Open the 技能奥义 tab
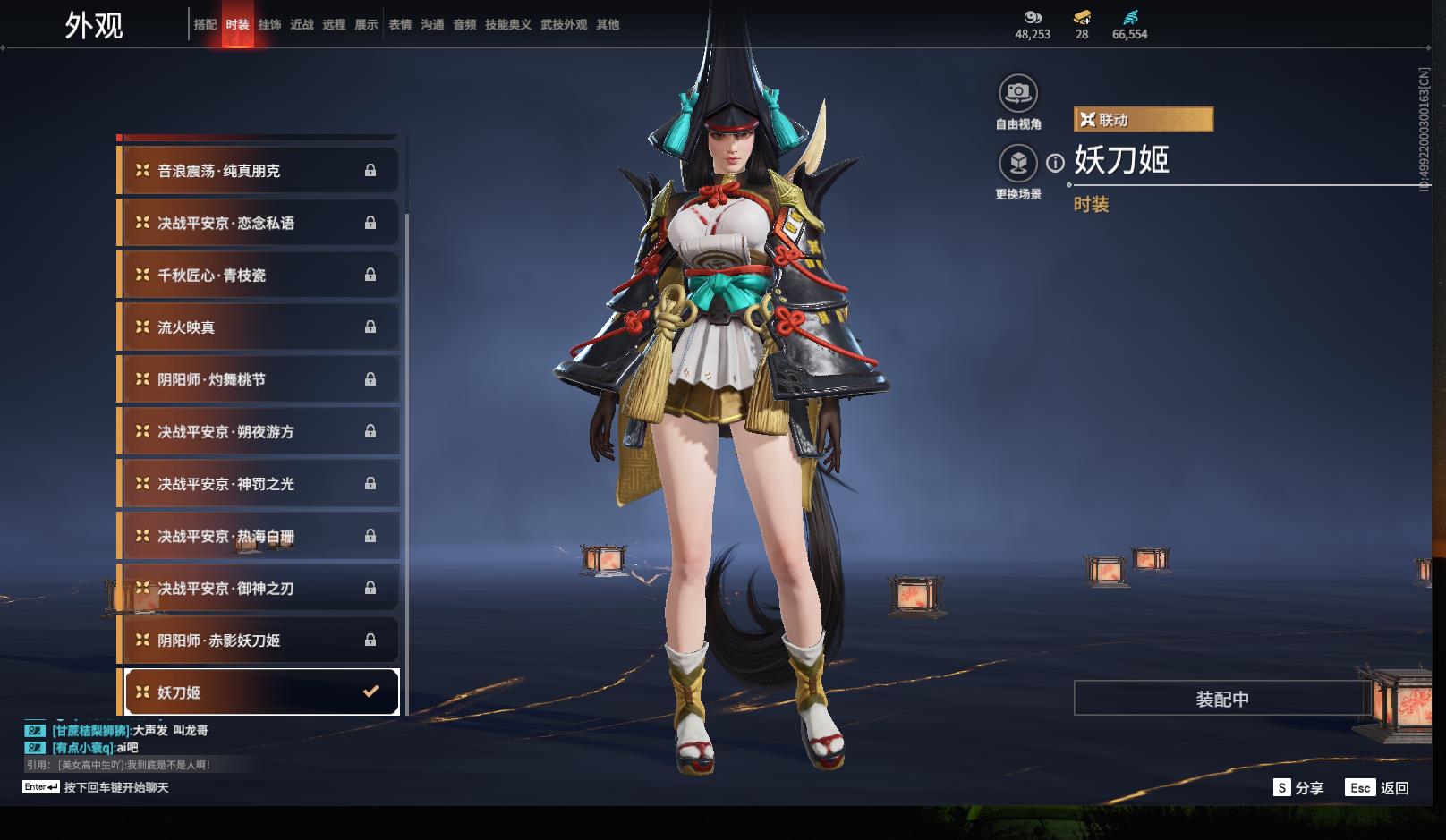The height and width of the screenshot is (840, 1446). pyautogui.click(x=508, y=25)
